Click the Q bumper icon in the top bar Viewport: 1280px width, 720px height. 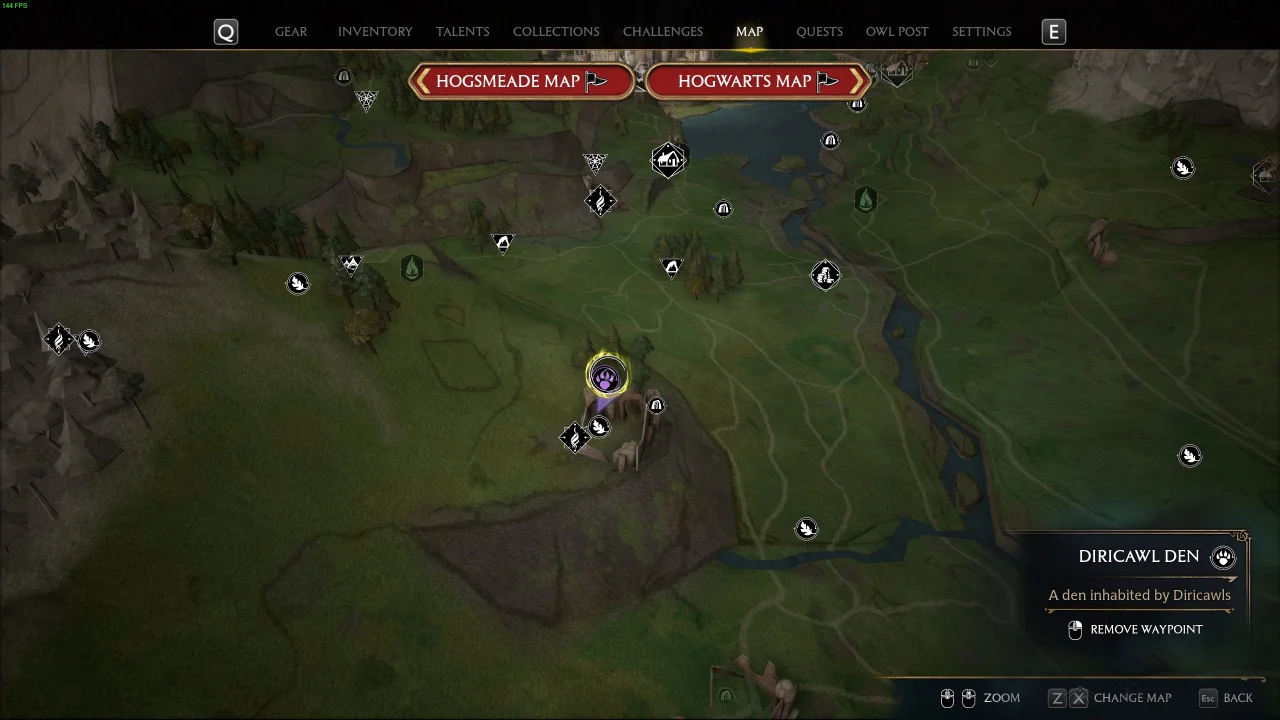[225, 31]
